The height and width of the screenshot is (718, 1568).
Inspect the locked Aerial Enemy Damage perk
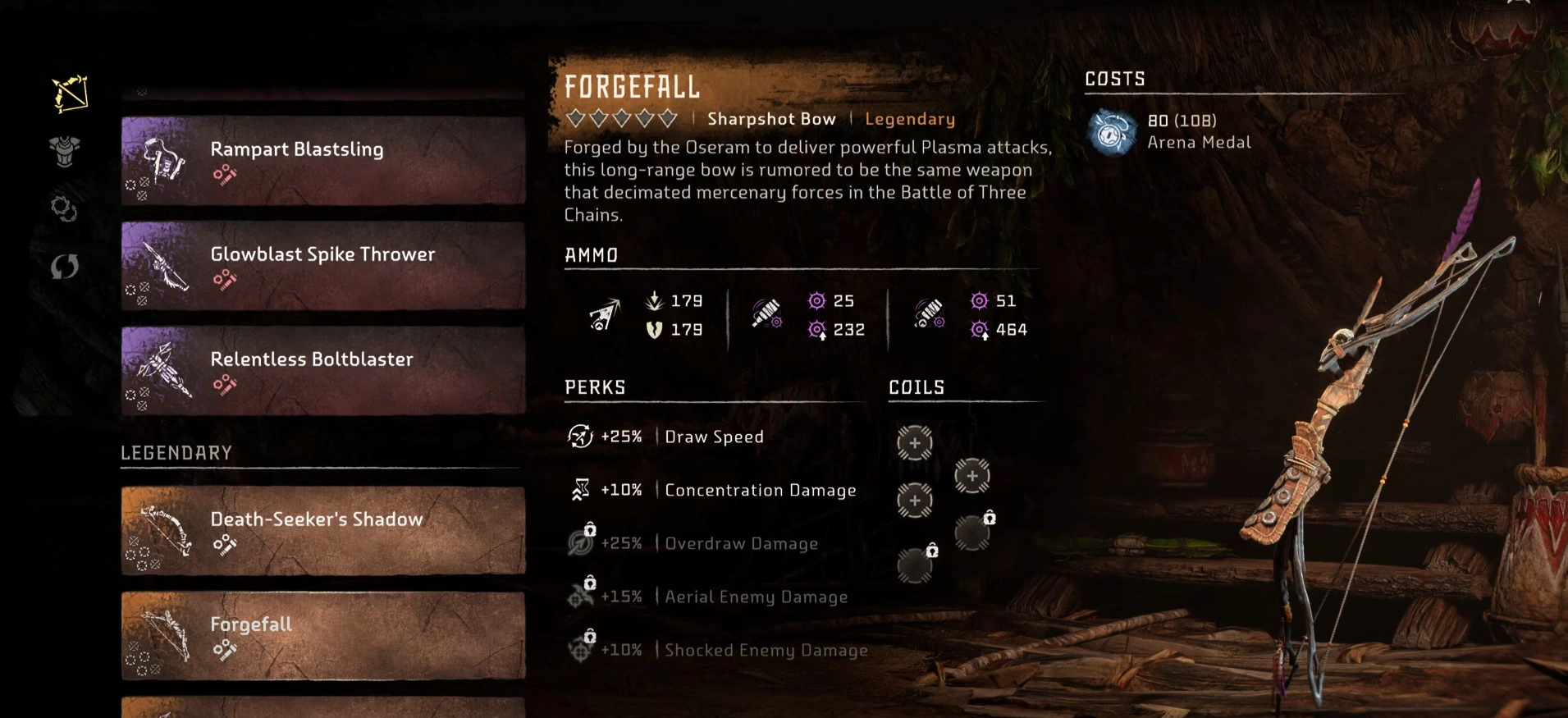pyautogui.click(x=755, y=597)
